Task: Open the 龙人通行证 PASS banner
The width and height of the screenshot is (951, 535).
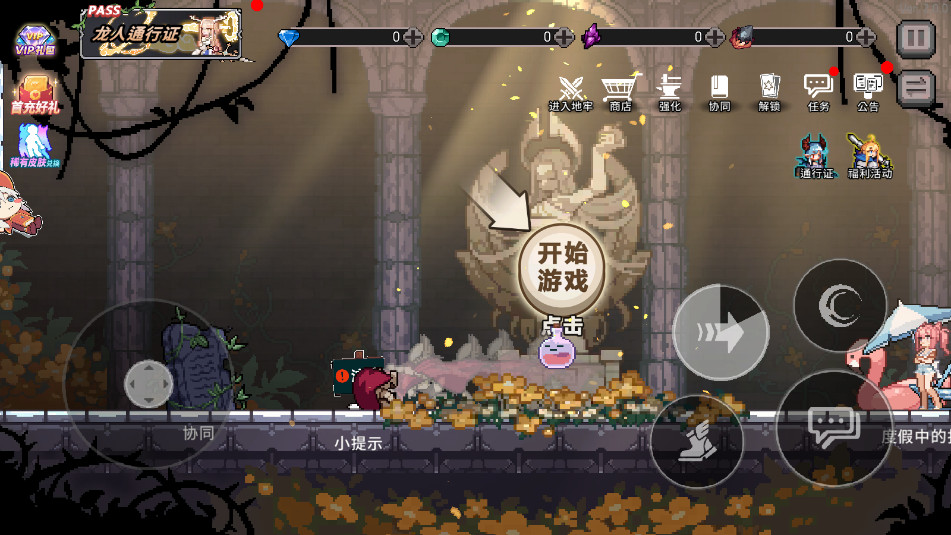Action: [161, 34]
